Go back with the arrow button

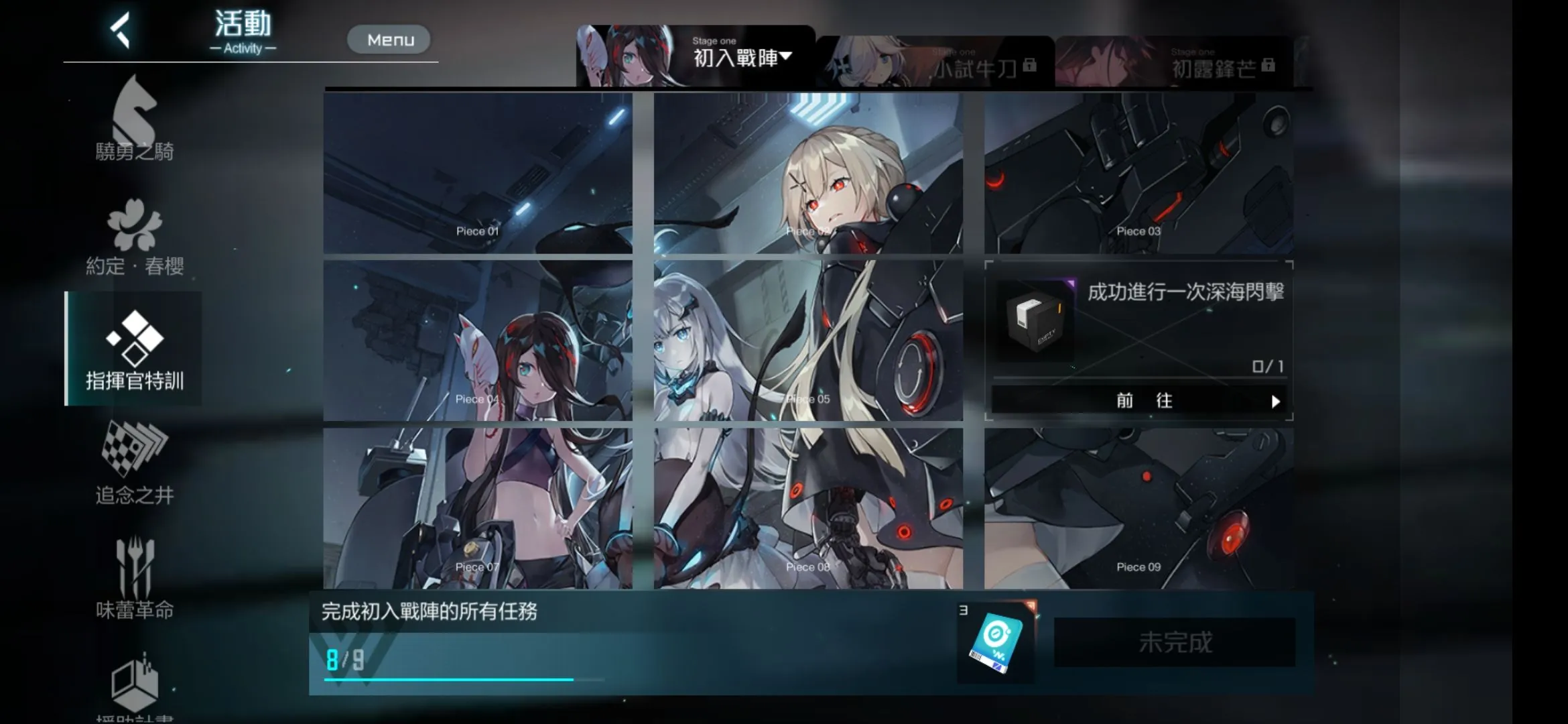tap(120, 32)
